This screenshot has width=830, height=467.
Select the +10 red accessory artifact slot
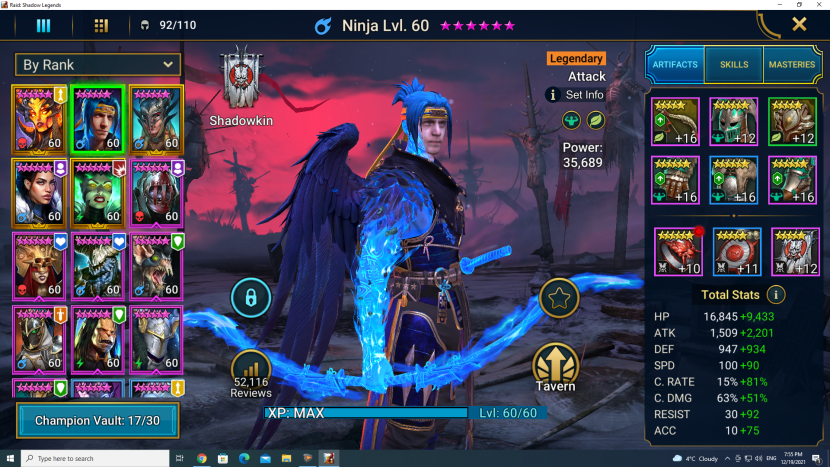678,252
